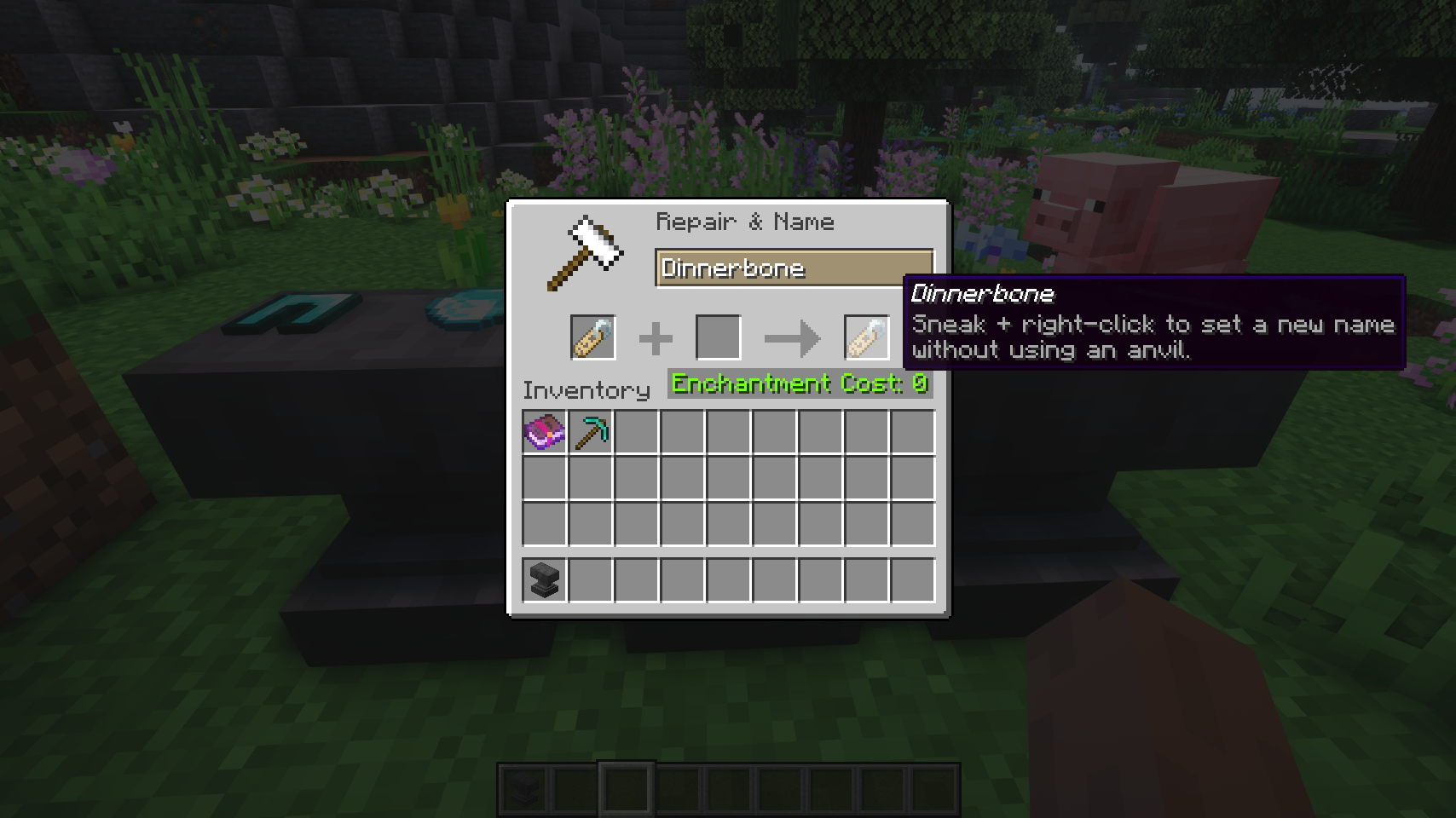This screenshot has height=818, width=1456.
Task: Click the gray arrow pointing to the result slot
Action: click(x=793, y=337)
